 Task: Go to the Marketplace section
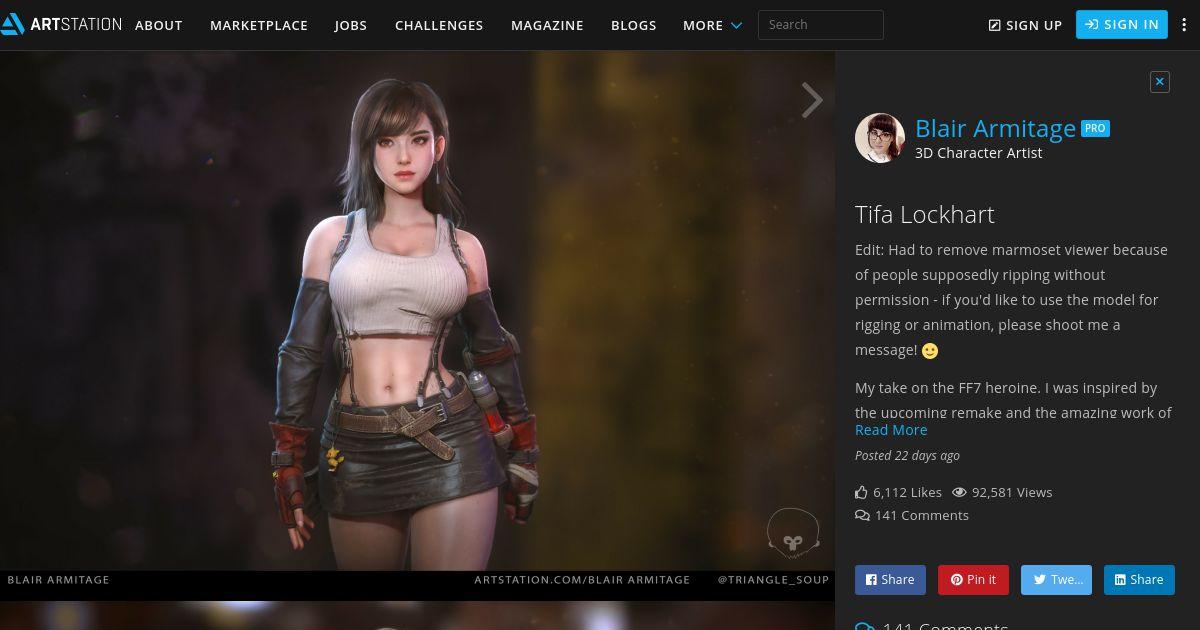click(x=259, y=25)
